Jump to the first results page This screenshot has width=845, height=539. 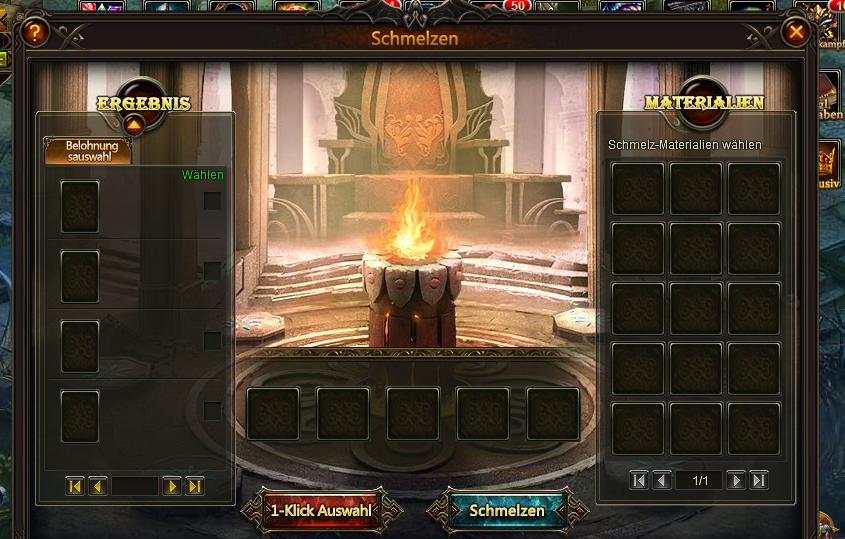(x=75, y=486)
